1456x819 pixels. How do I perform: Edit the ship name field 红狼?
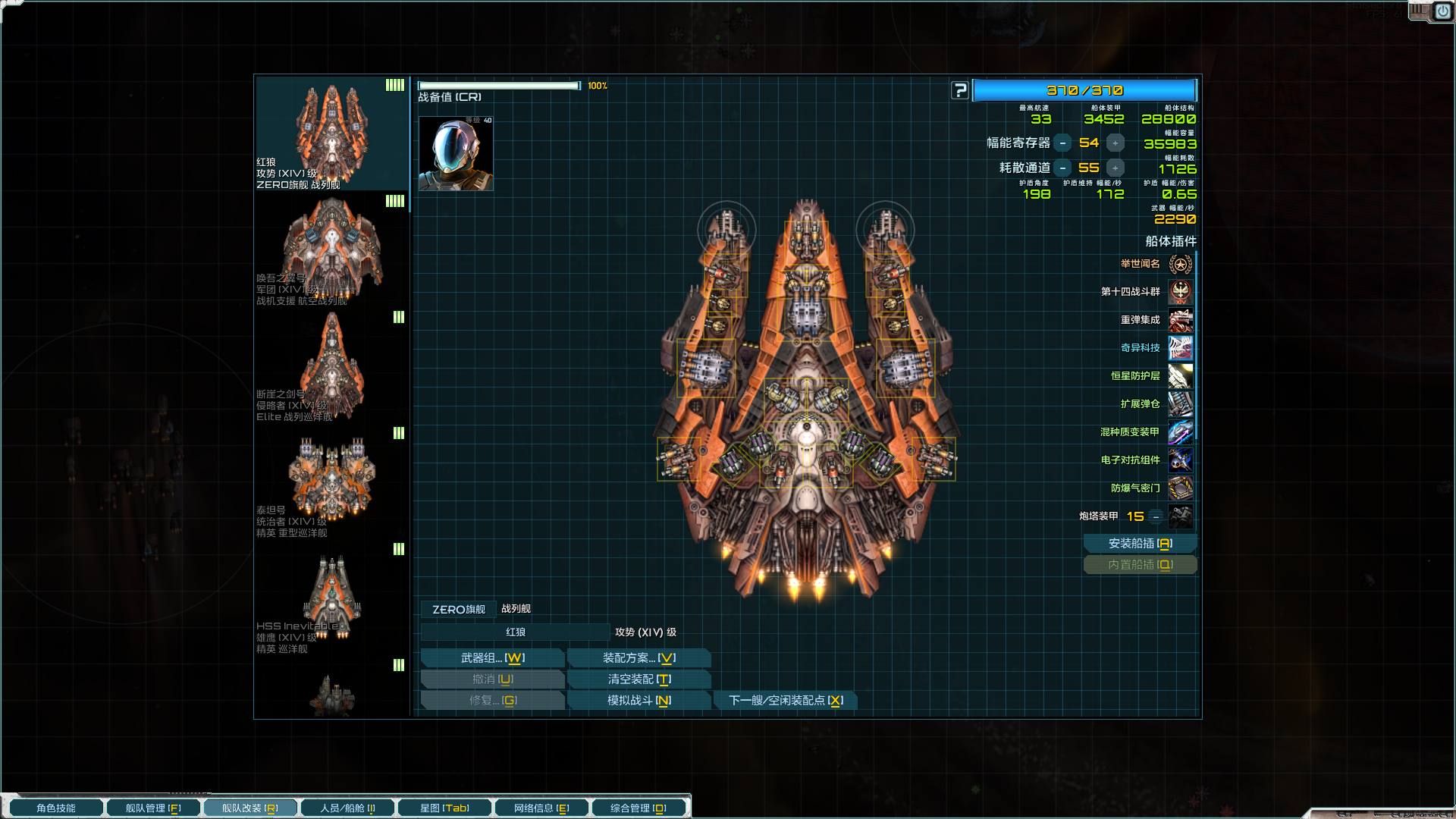[x=516, y=632]
